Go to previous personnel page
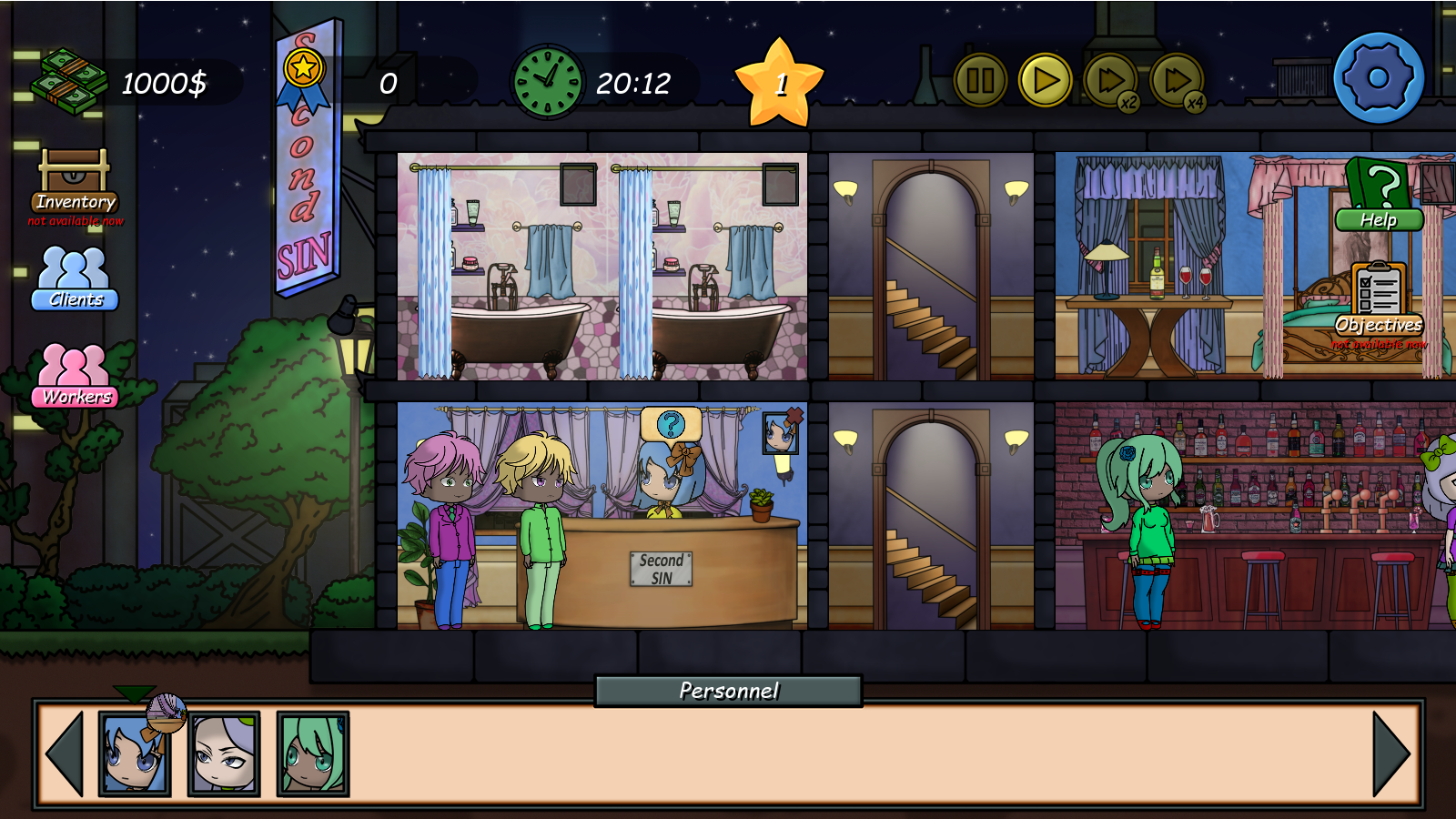 click(x=65, y=753)
